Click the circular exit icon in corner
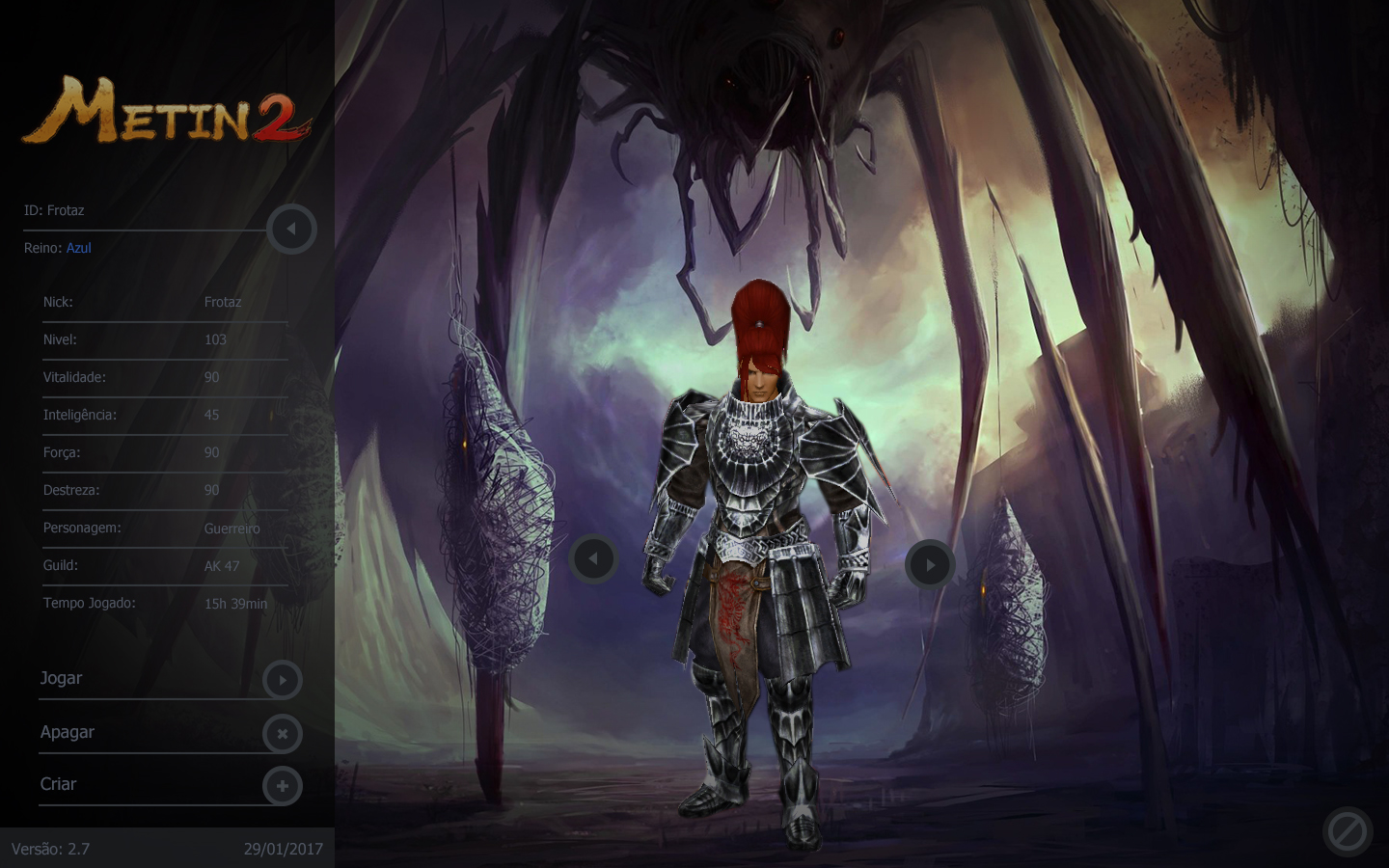 tap(1347, 831)
